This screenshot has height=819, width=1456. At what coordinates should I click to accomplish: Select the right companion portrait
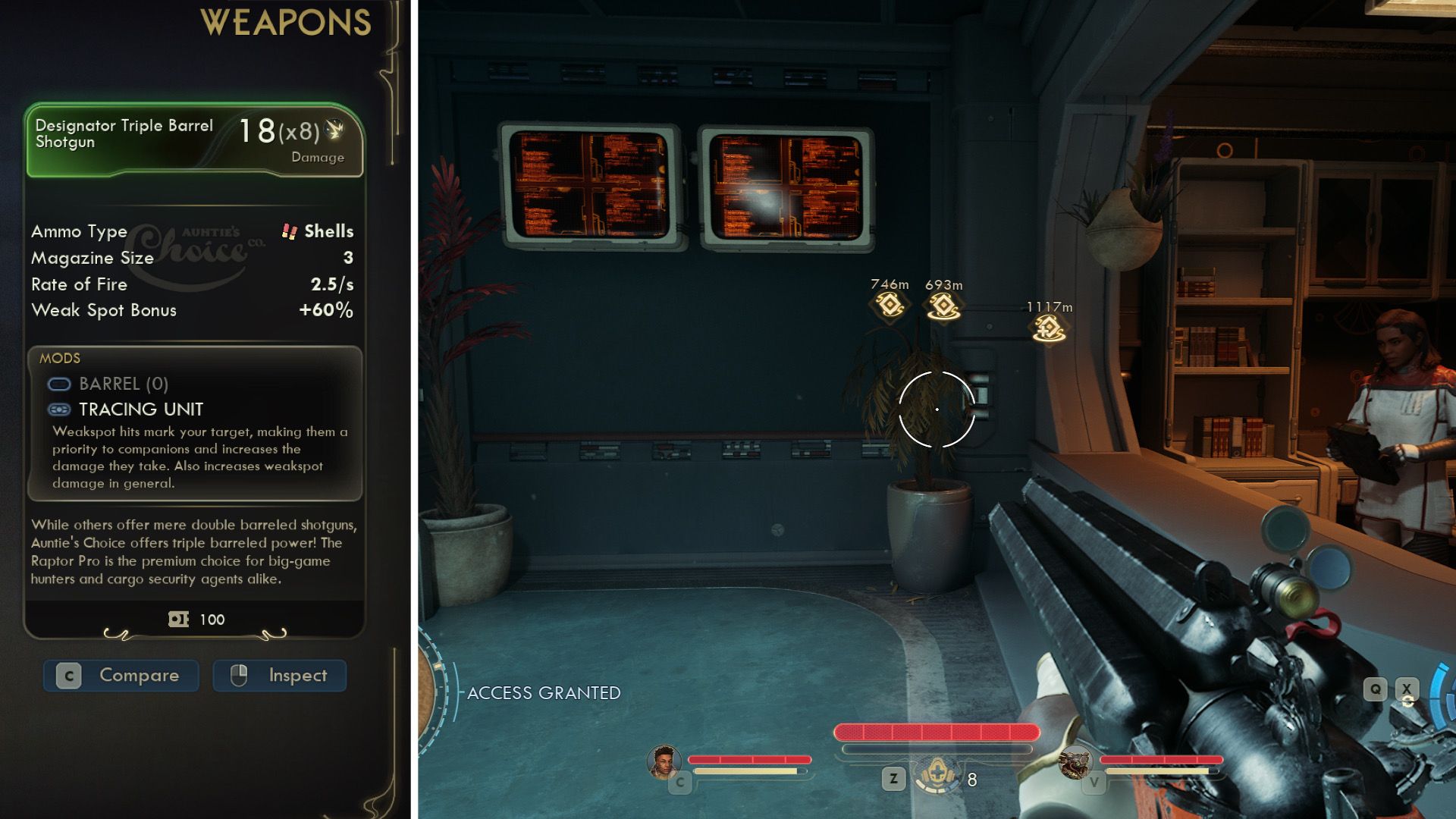[1075, 762]
